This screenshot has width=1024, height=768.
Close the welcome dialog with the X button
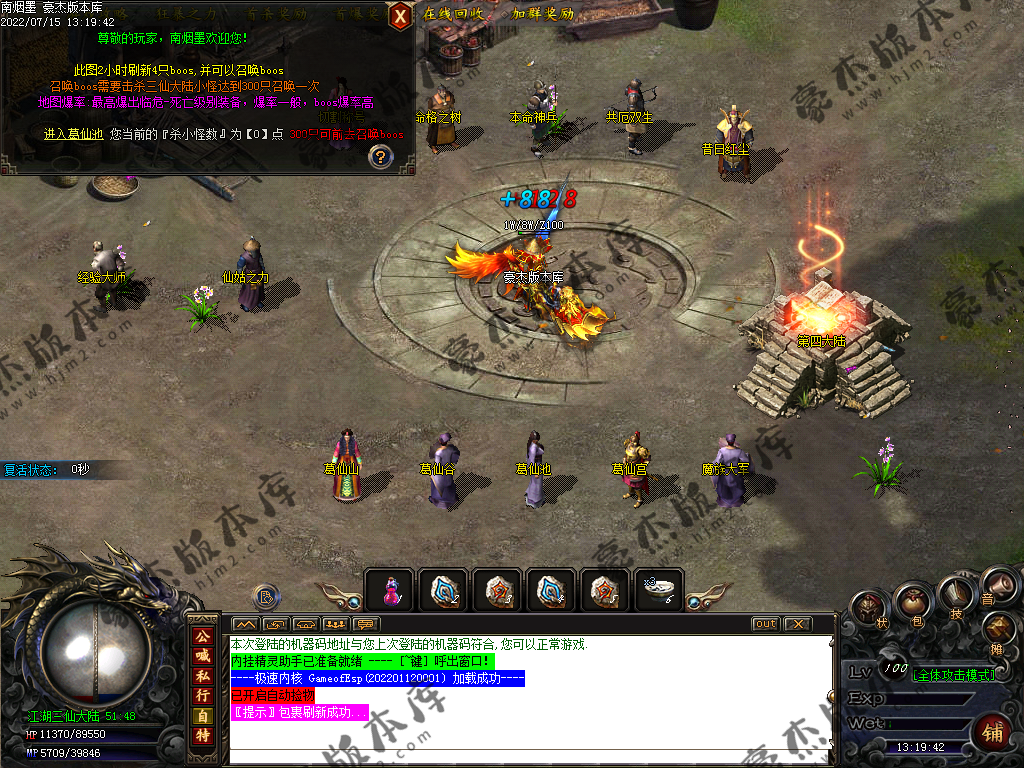pyautogui.click(x=399, y=16)
